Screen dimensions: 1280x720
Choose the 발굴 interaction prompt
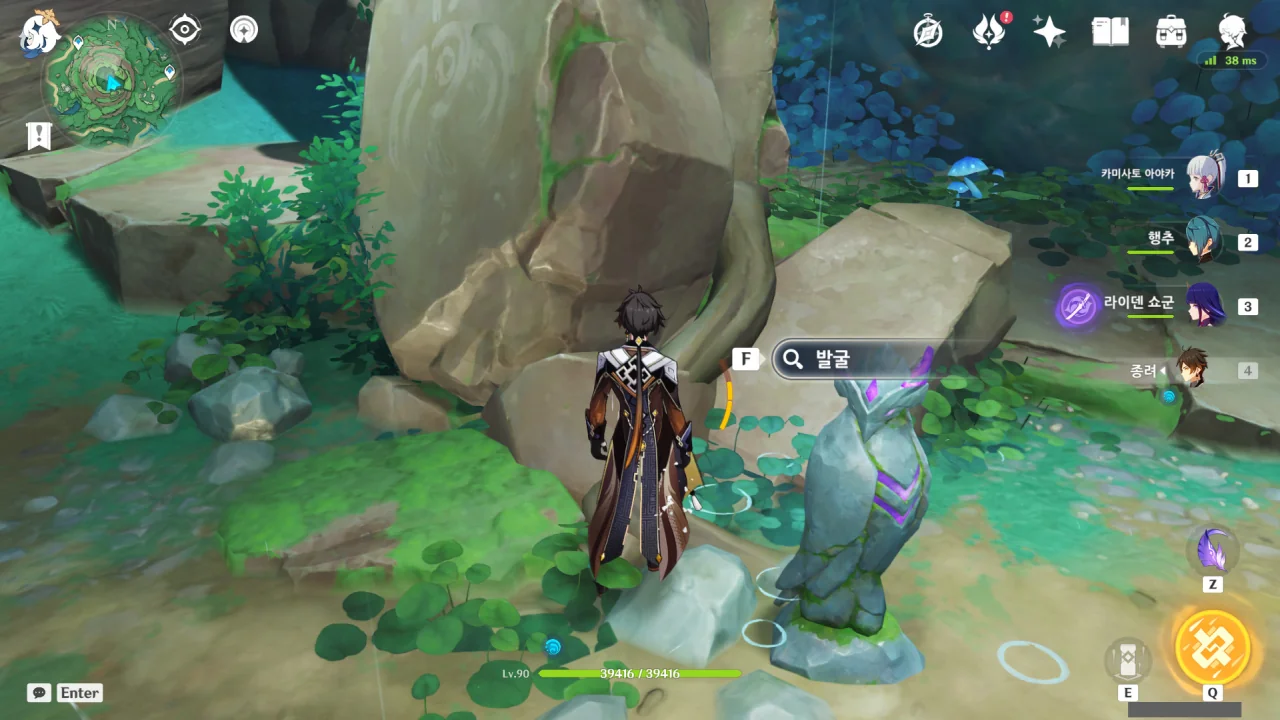(850, 359)
